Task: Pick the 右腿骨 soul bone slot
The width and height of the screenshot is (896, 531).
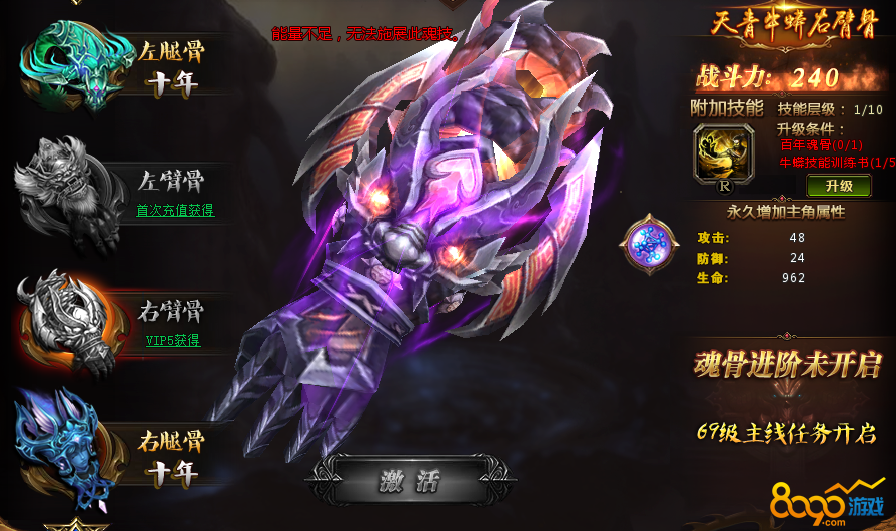Action: coord(70,450)
